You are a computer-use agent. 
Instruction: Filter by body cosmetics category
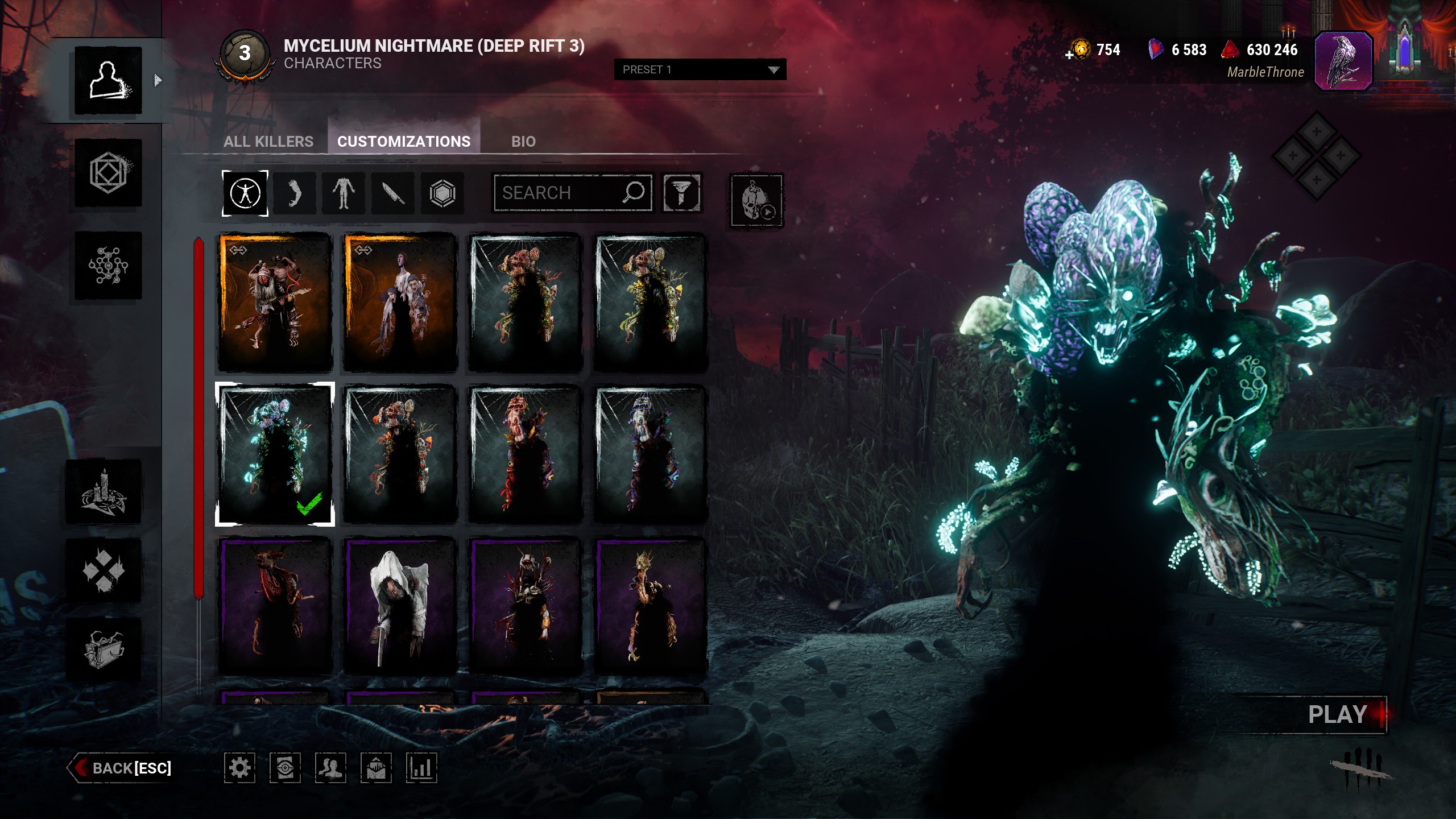tap(344, 193)
